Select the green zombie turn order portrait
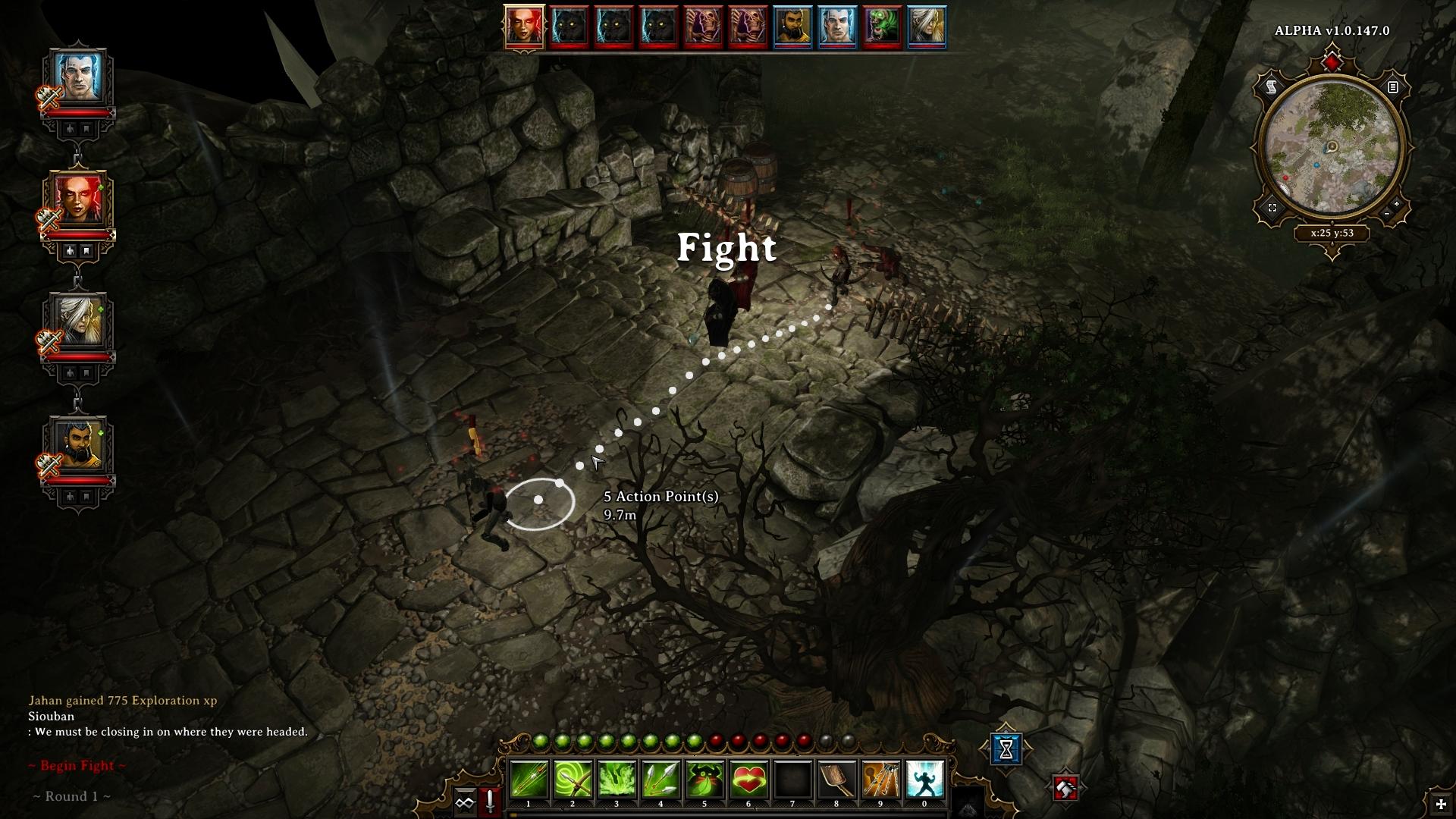Screen dimensions: 1456x819 pyautogui.click(x=880, y=27)
